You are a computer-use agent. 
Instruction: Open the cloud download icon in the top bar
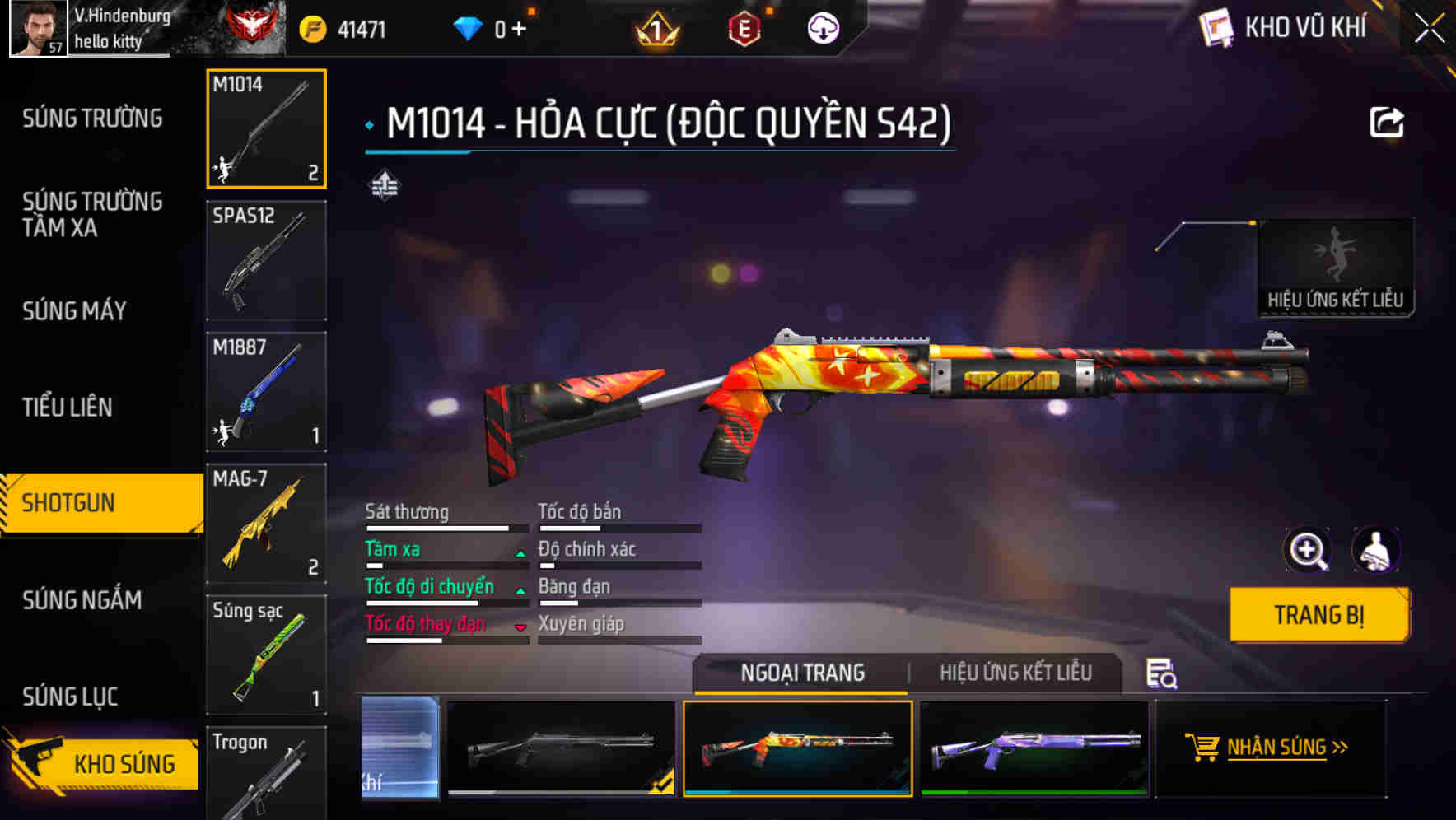pyautogui.click(x=822, y=26)
